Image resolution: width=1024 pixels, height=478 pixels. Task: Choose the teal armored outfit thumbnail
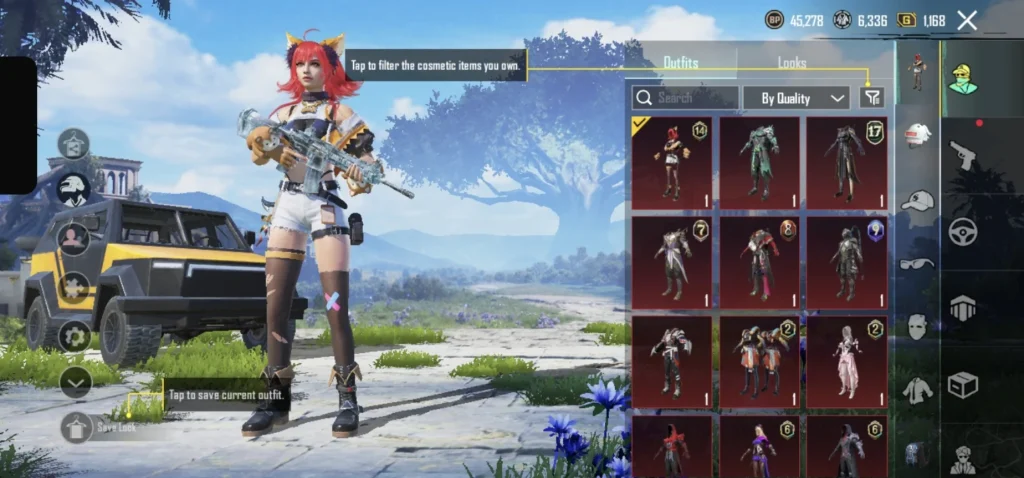759,163
